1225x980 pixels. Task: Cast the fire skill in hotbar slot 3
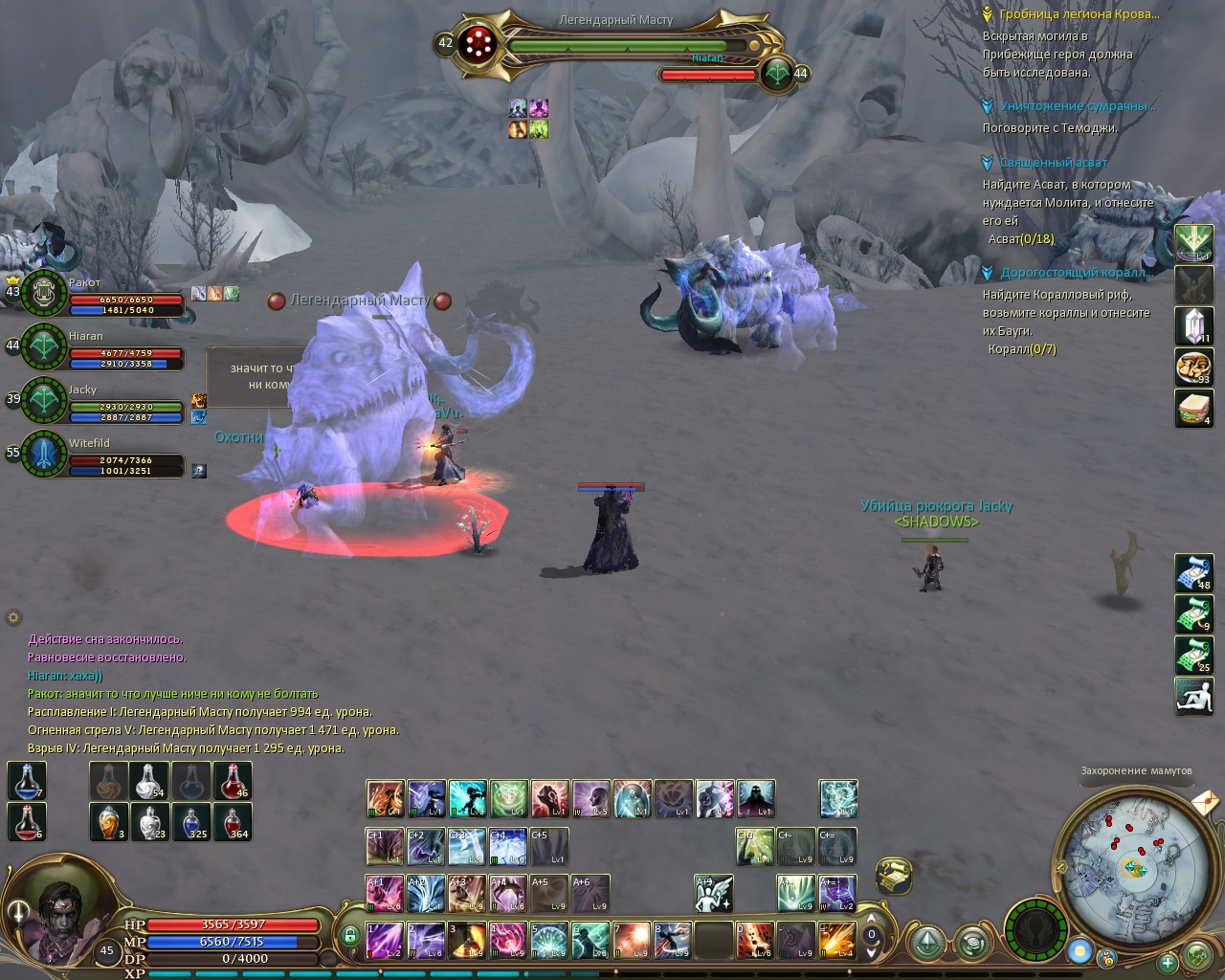click(x=467, y=941)
